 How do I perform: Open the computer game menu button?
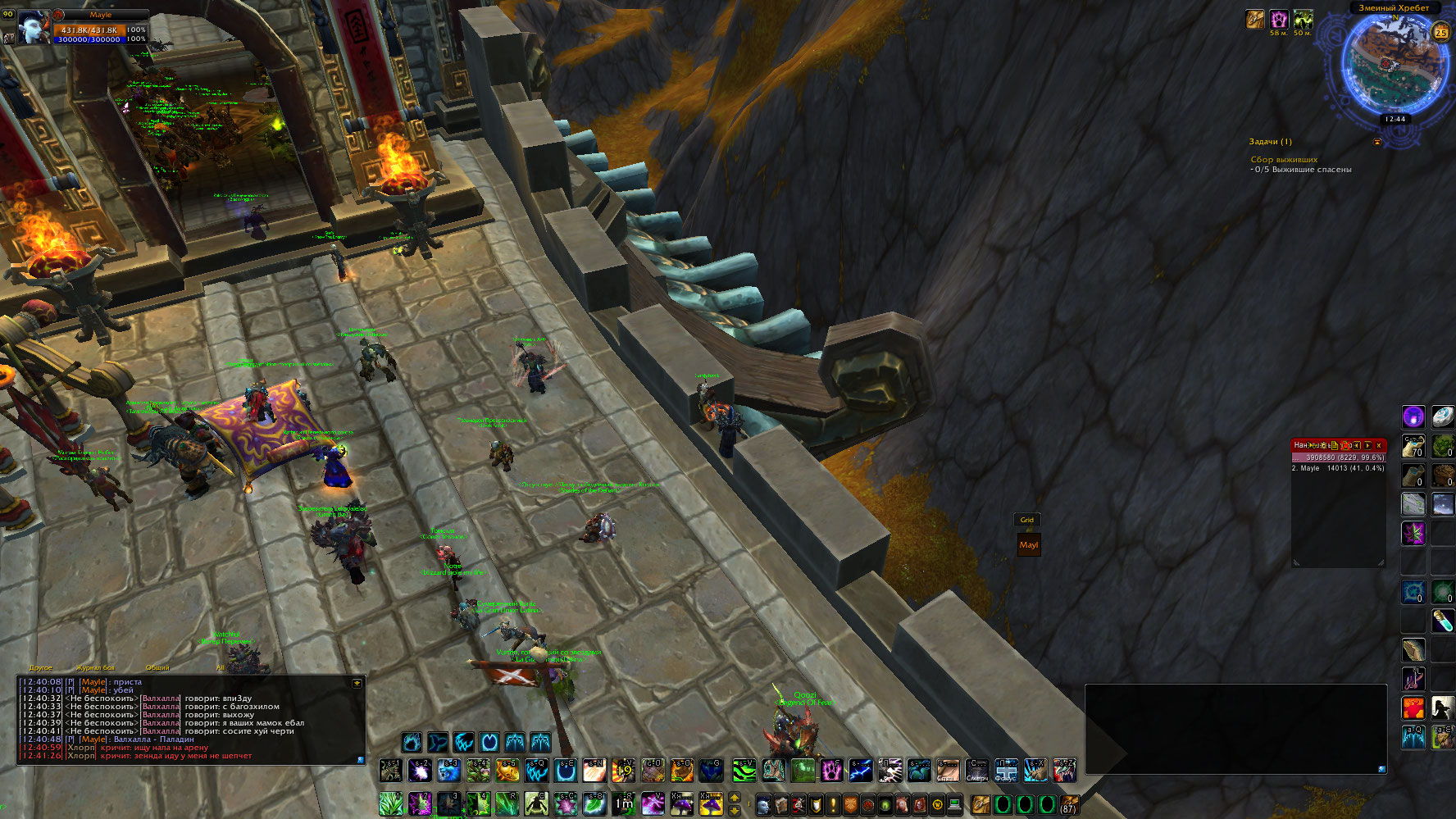coord(954,804)
